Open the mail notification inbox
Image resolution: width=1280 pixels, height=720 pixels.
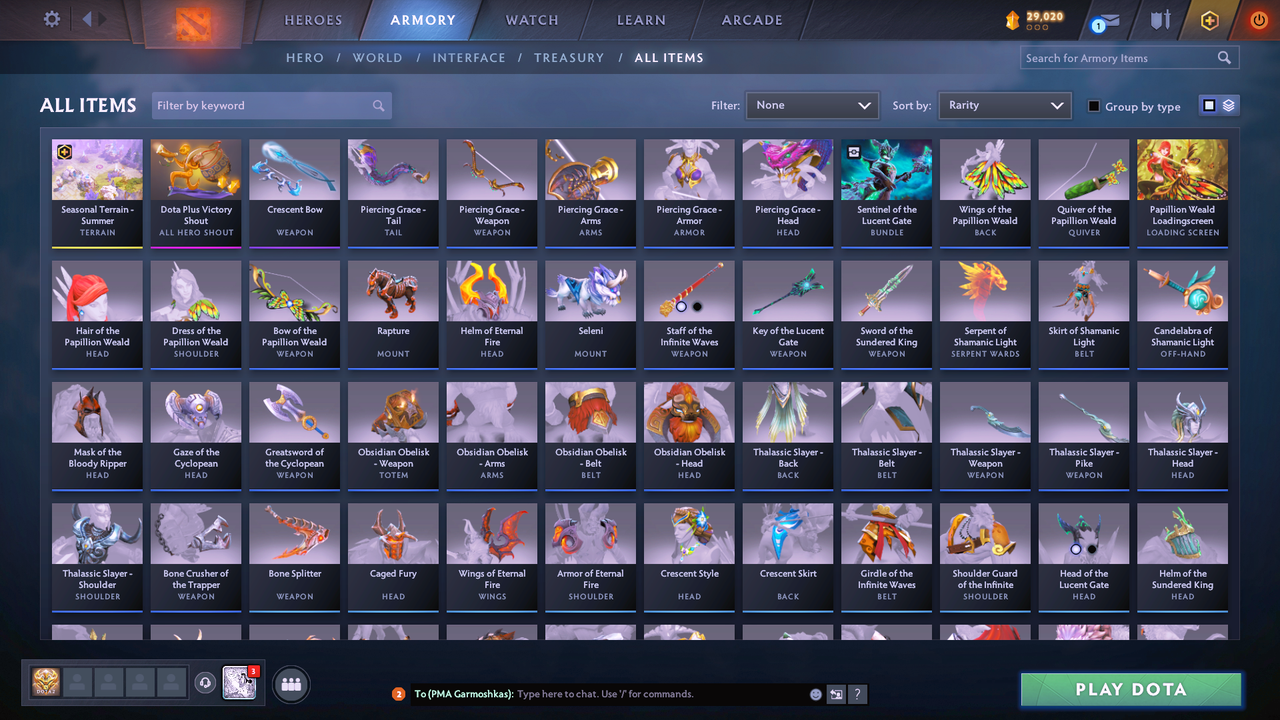tap(1103, 18)
